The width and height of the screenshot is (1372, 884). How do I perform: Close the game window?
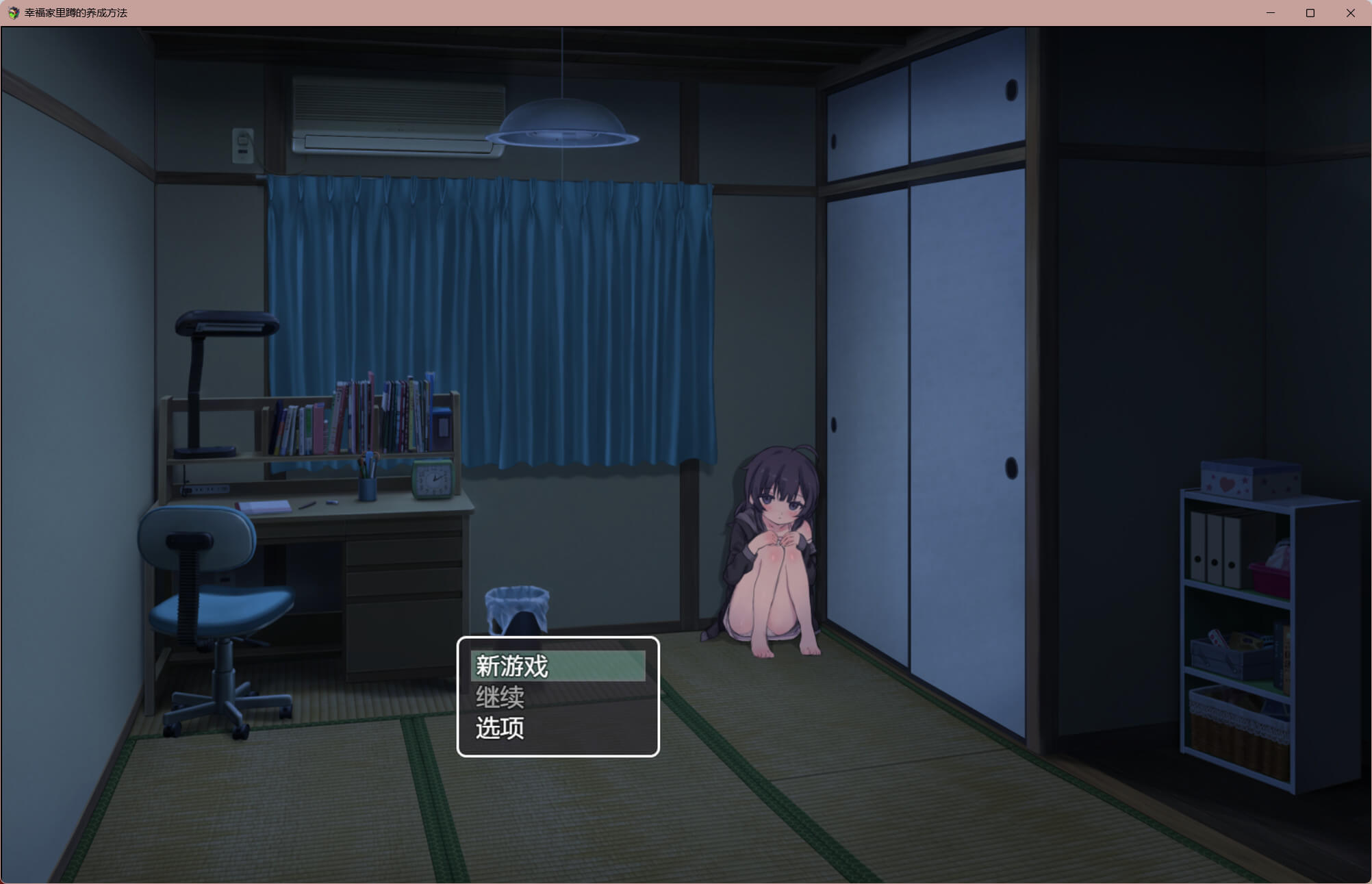(1350, 13)
